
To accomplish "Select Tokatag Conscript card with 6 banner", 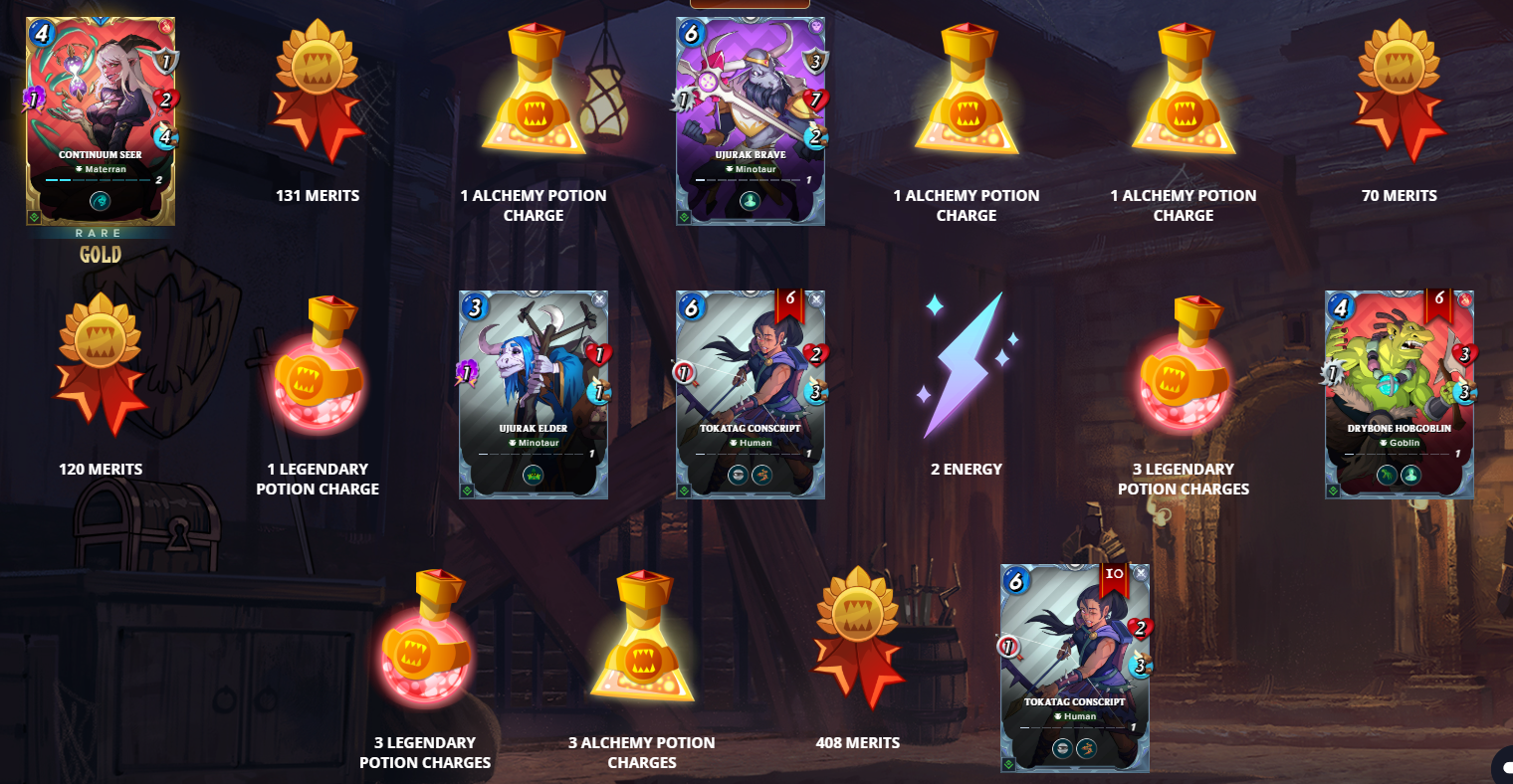I will pos(751,395).
